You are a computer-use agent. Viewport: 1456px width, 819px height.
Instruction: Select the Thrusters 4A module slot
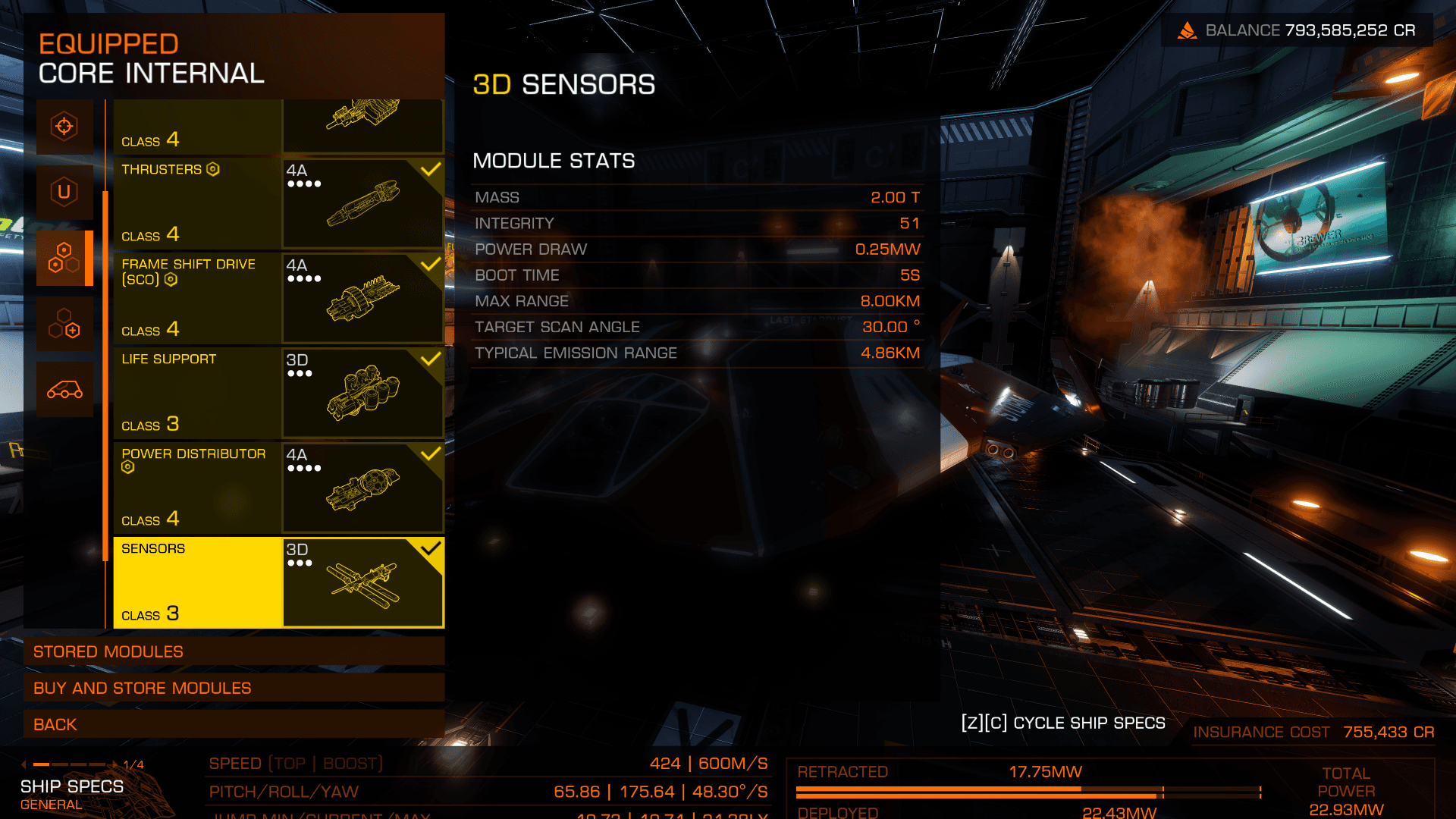[x=278, y=202]
